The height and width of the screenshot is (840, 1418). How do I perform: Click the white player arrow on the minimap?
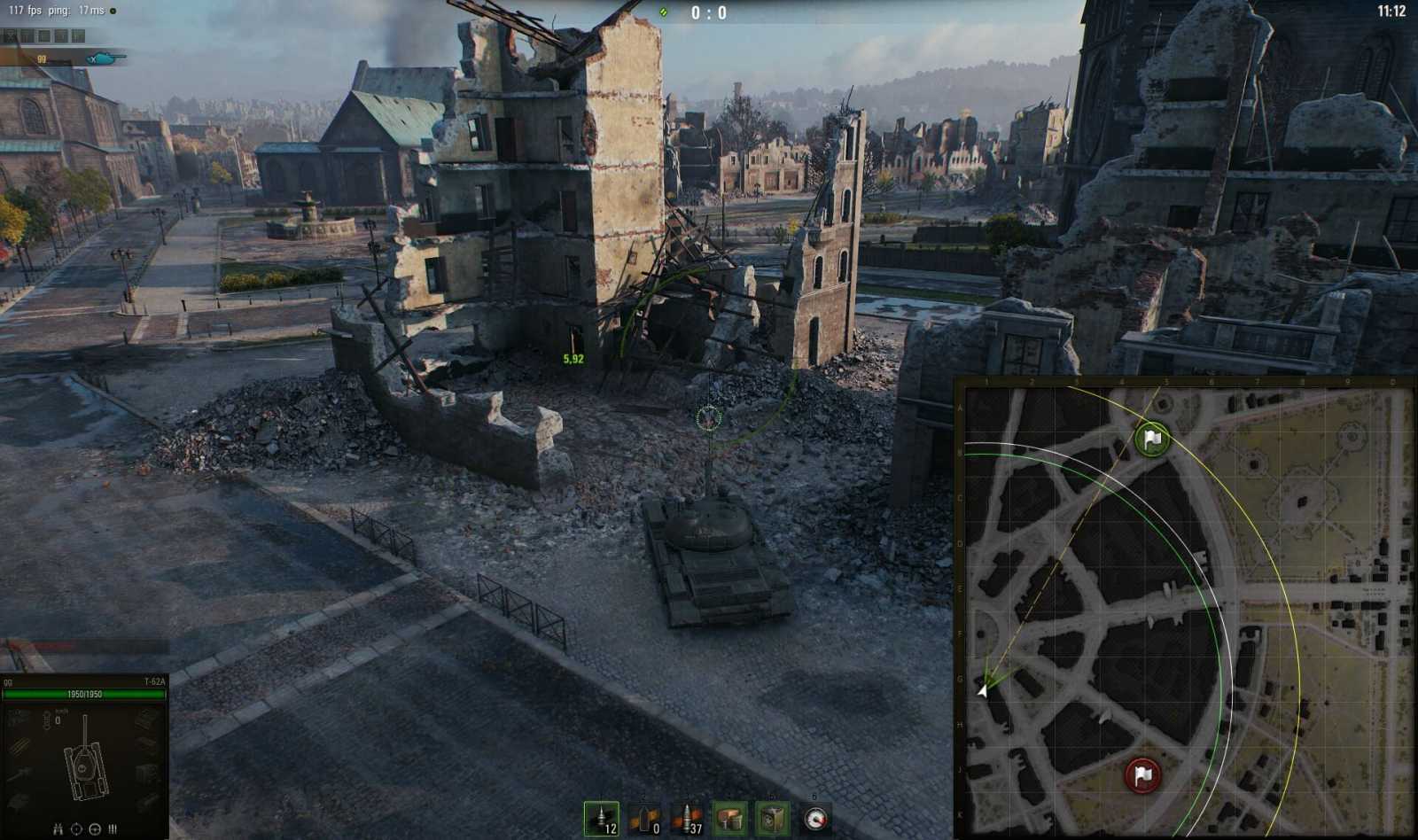click(984, 692)
